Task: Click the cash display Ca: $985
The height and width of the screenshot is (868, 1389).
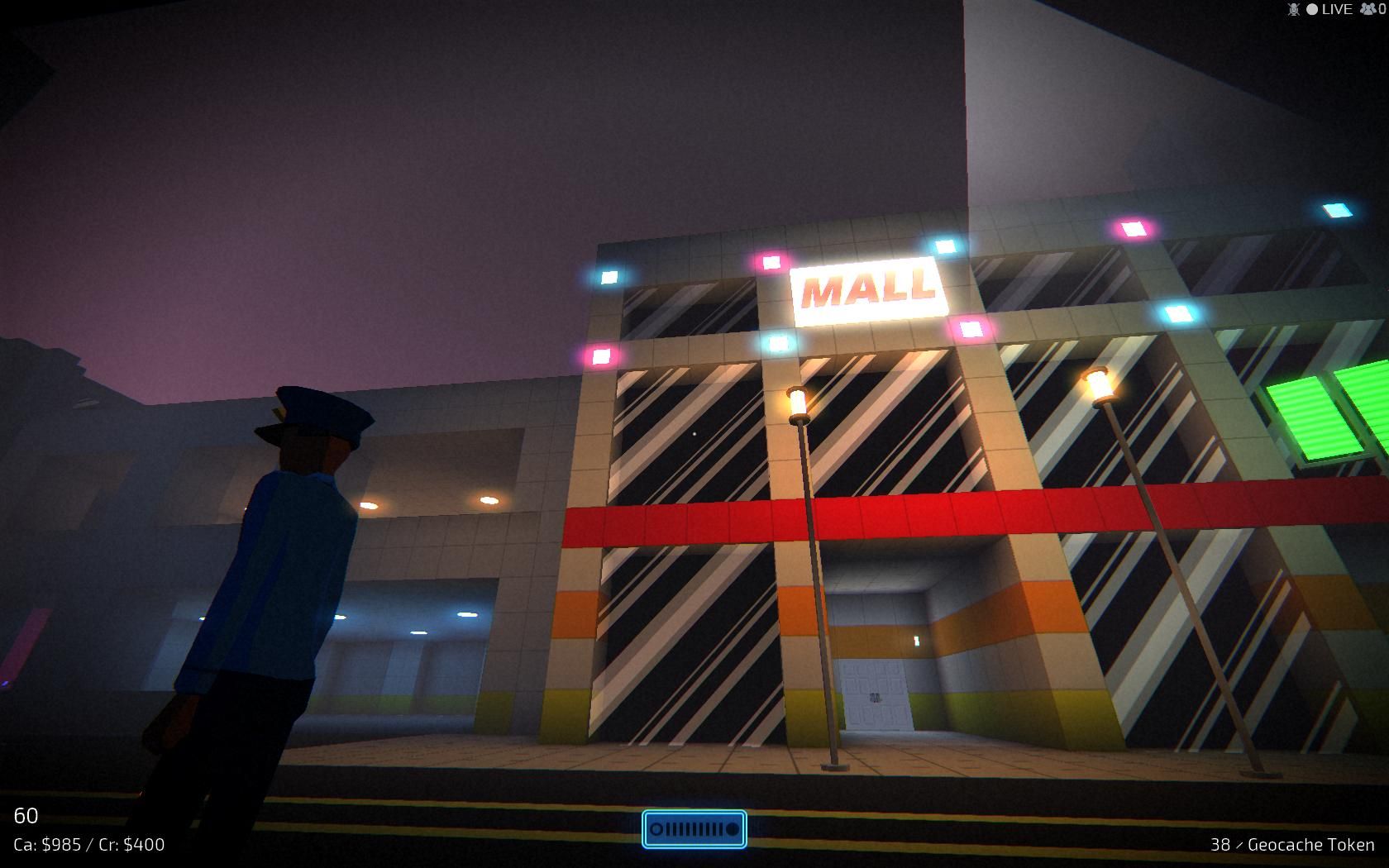Action: pyautogui.click(x=47, y=845)
